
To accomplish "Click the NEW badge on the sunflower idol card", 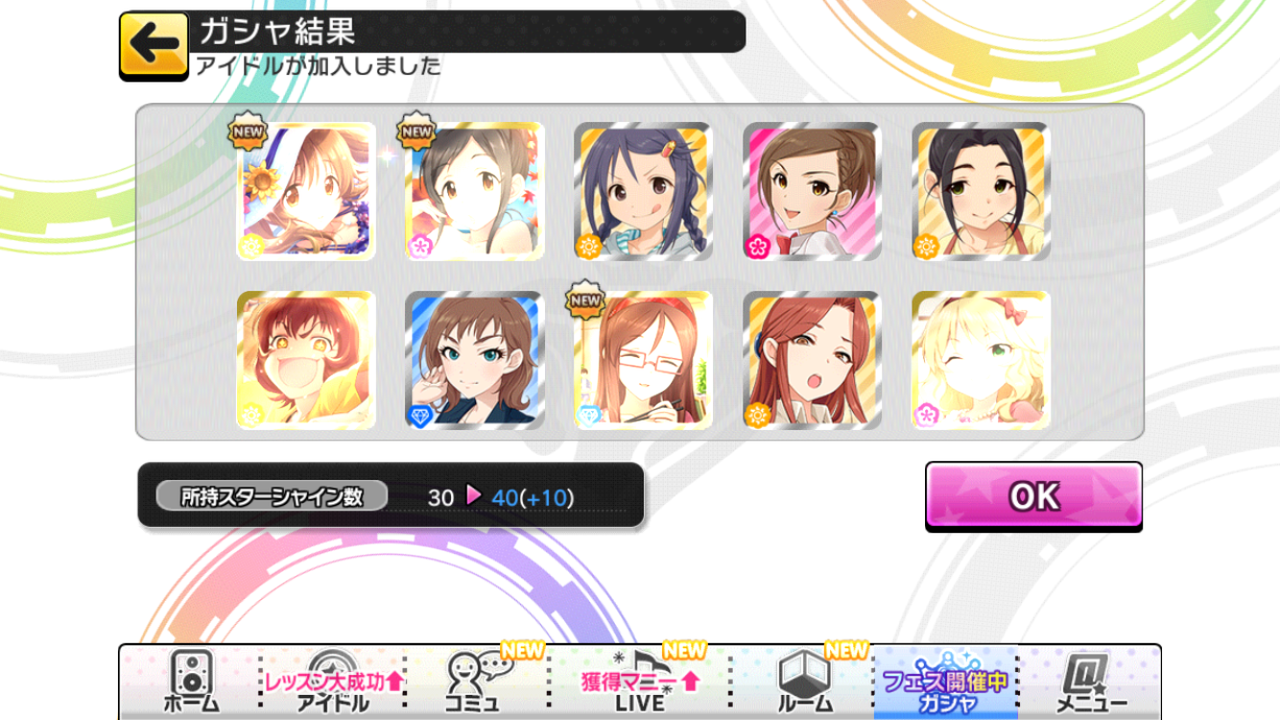I will (x=246, y=131).
